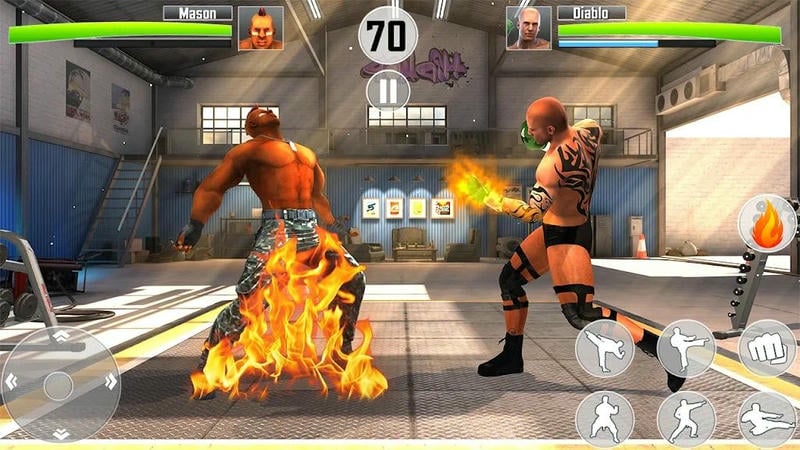Viewport: 800px width, 450px height.
Task: Tap the guard stance block button
Action: (604, 418)
